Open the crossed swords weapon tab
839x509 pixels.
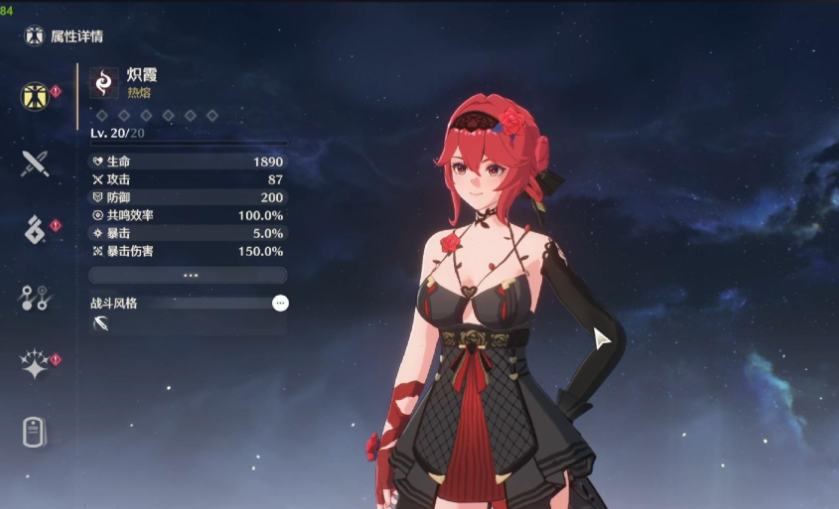35,163
